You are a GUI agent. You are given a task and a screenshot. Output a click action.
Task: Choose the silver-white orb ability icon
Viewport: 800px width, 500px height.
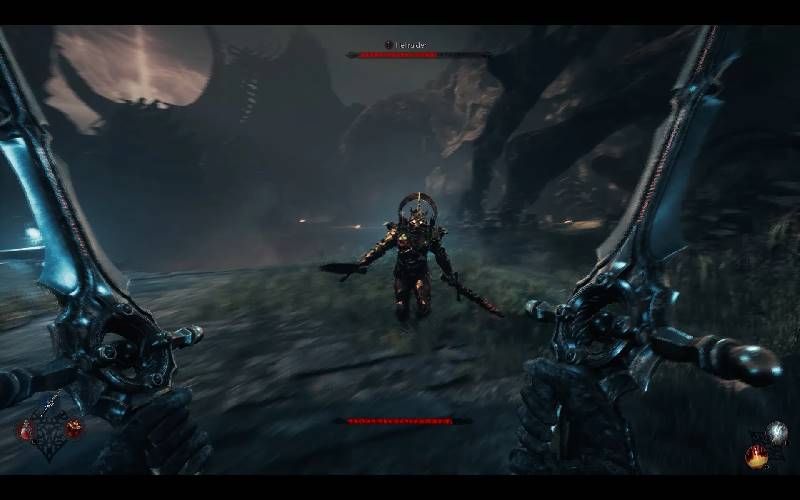coord(776,432)
